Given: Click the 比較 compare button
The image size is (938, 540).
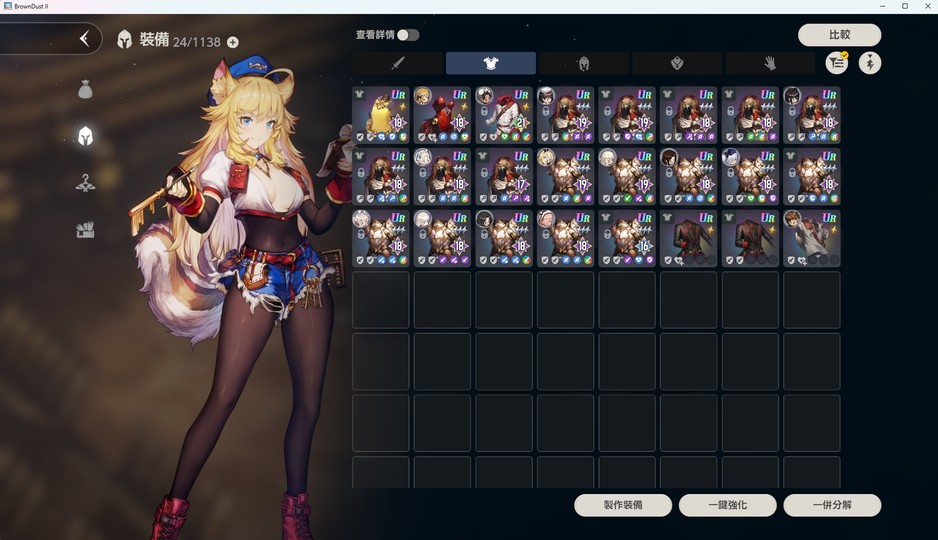Looking at the screenshot, I should tap(839, 35).
